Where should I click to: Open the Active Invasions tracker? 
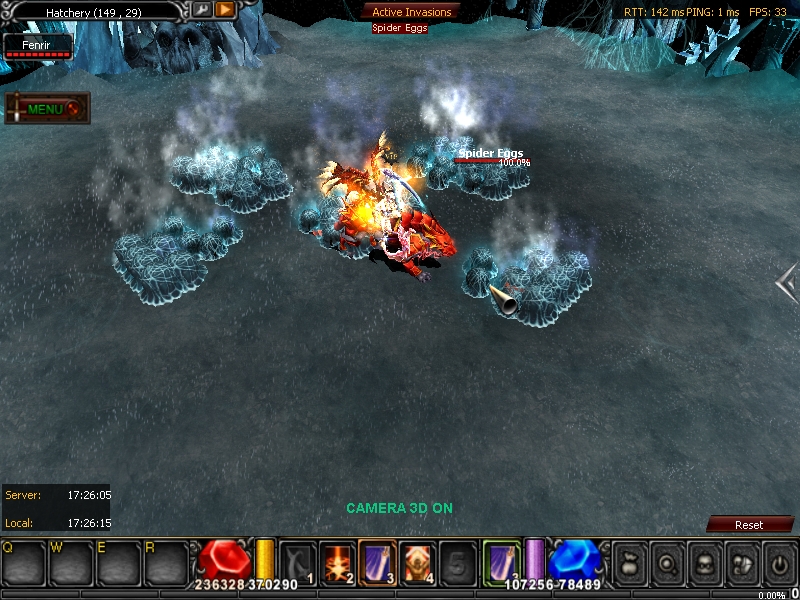[411, 12]
